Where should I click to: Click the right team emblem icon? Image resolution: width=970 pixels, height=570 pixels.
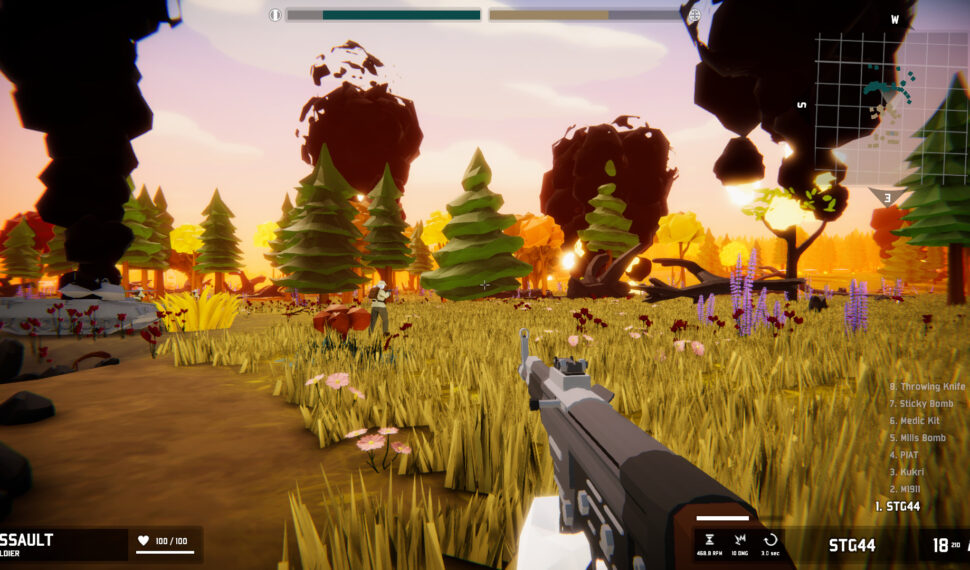coord(694,15)
